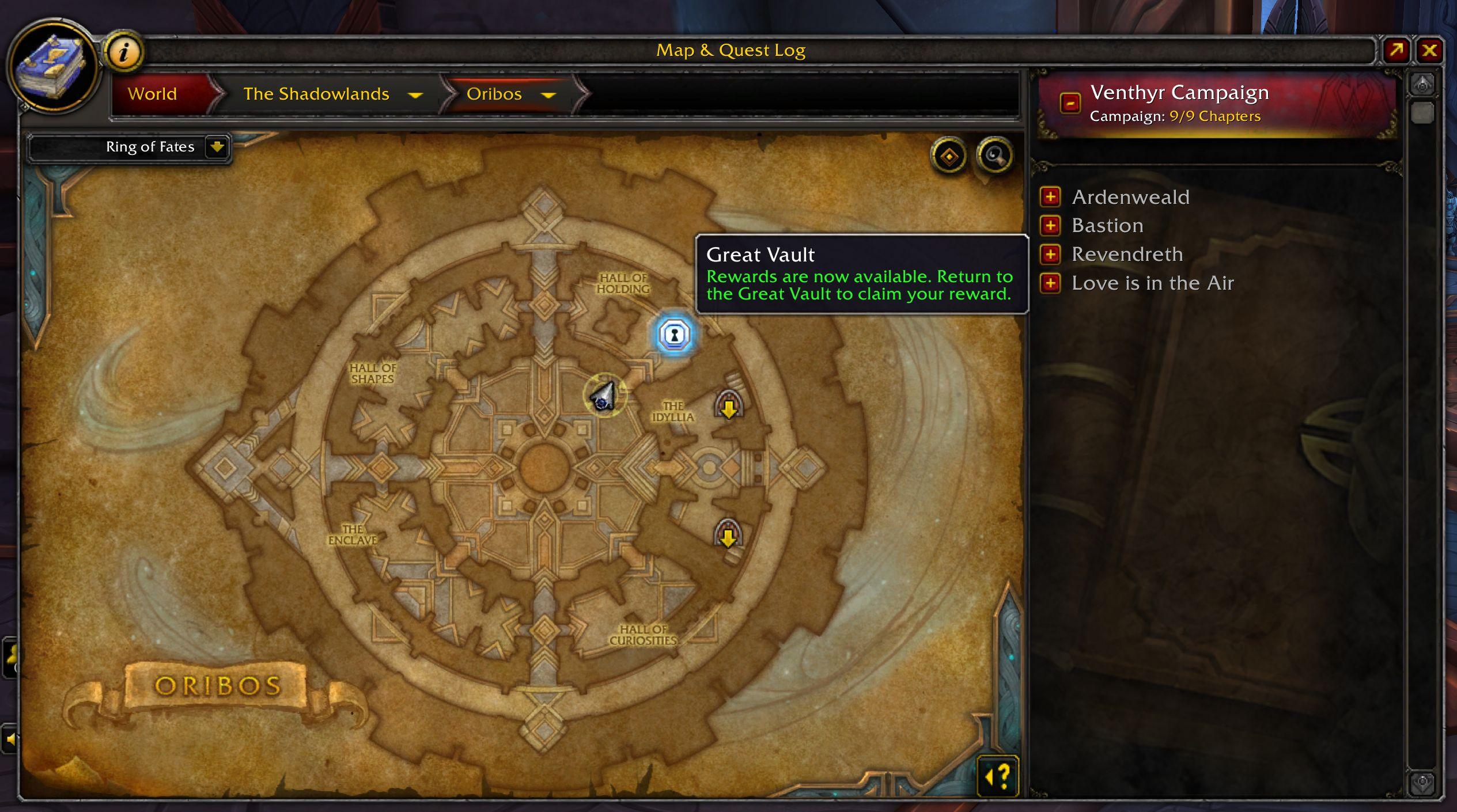Expand the Revendreth quest group
The width and height of the screenshot is (1457, 812).
(1050, 255)
